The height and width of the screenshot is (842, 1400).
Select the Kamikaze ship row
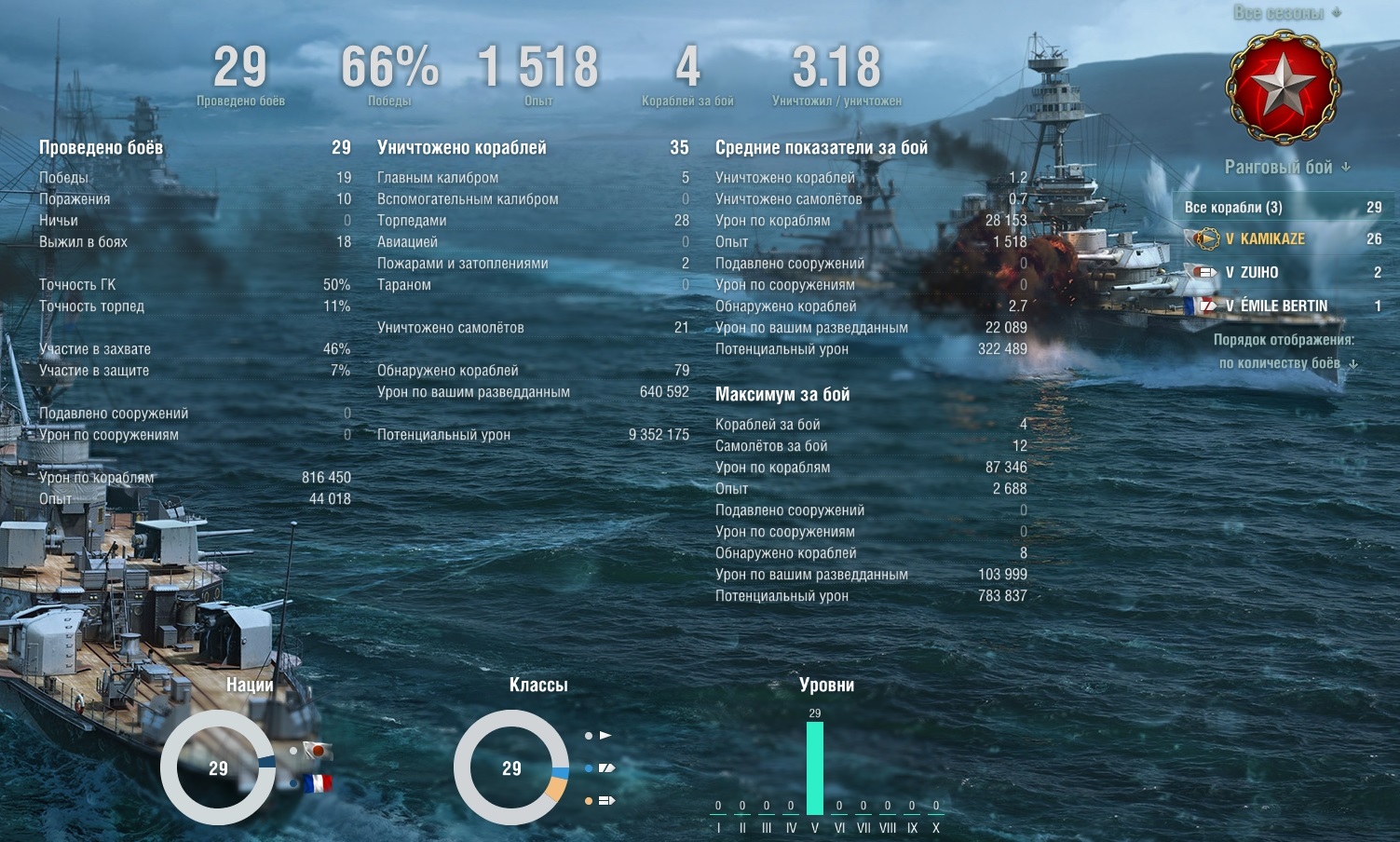coord(1282,239)
